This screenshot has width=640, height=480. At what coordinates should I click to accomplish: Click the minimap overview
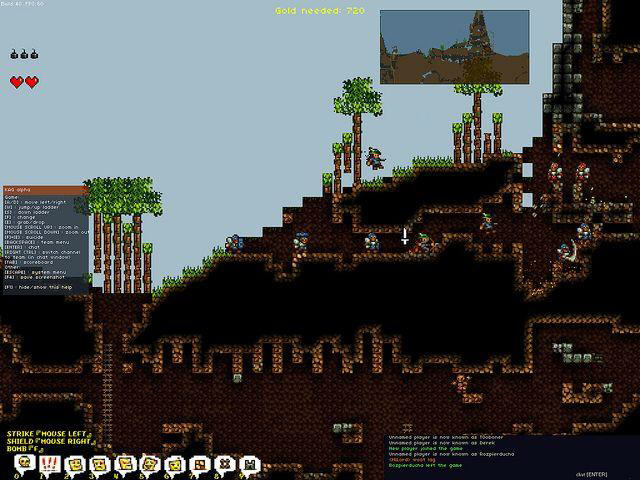click(453, 46)
